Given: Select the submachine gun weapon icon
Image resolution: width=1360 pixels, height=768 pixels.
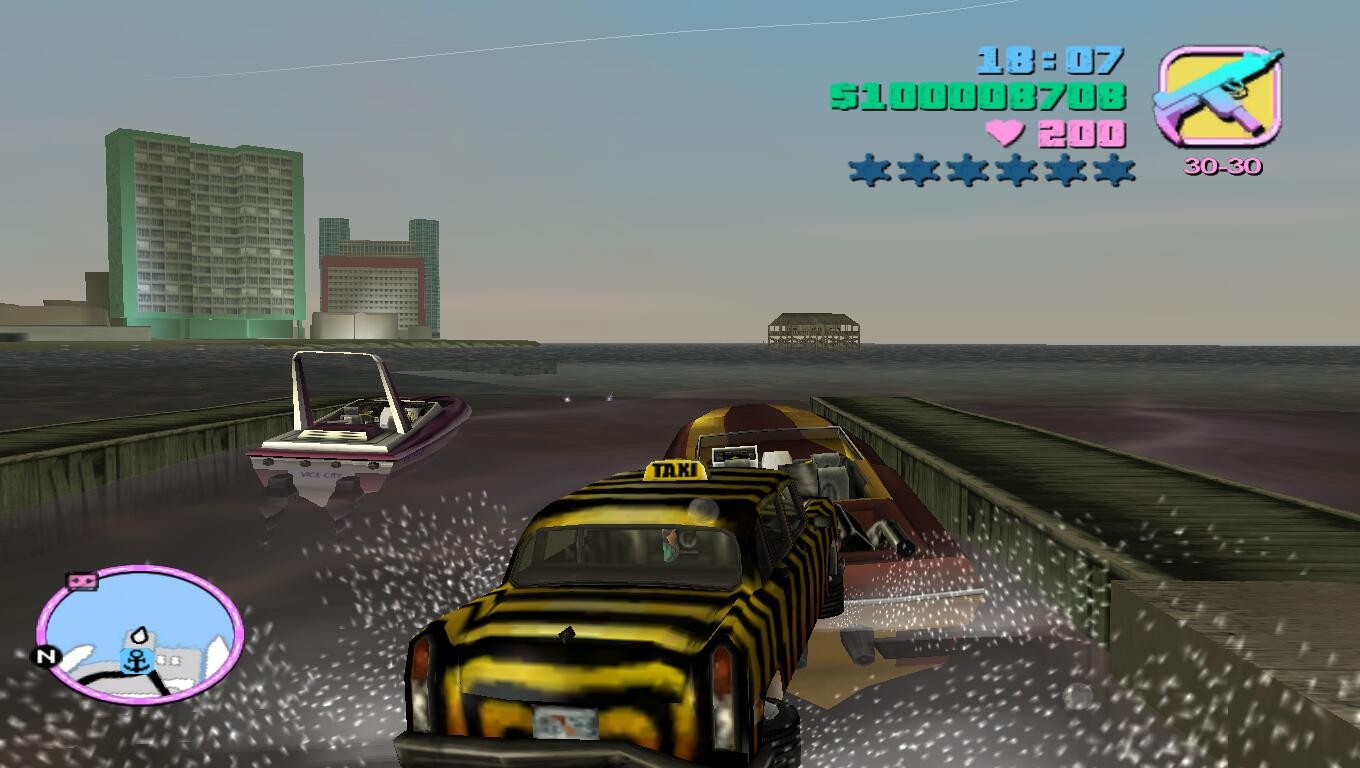Looking at the screenshot, I should (1219, 96).
